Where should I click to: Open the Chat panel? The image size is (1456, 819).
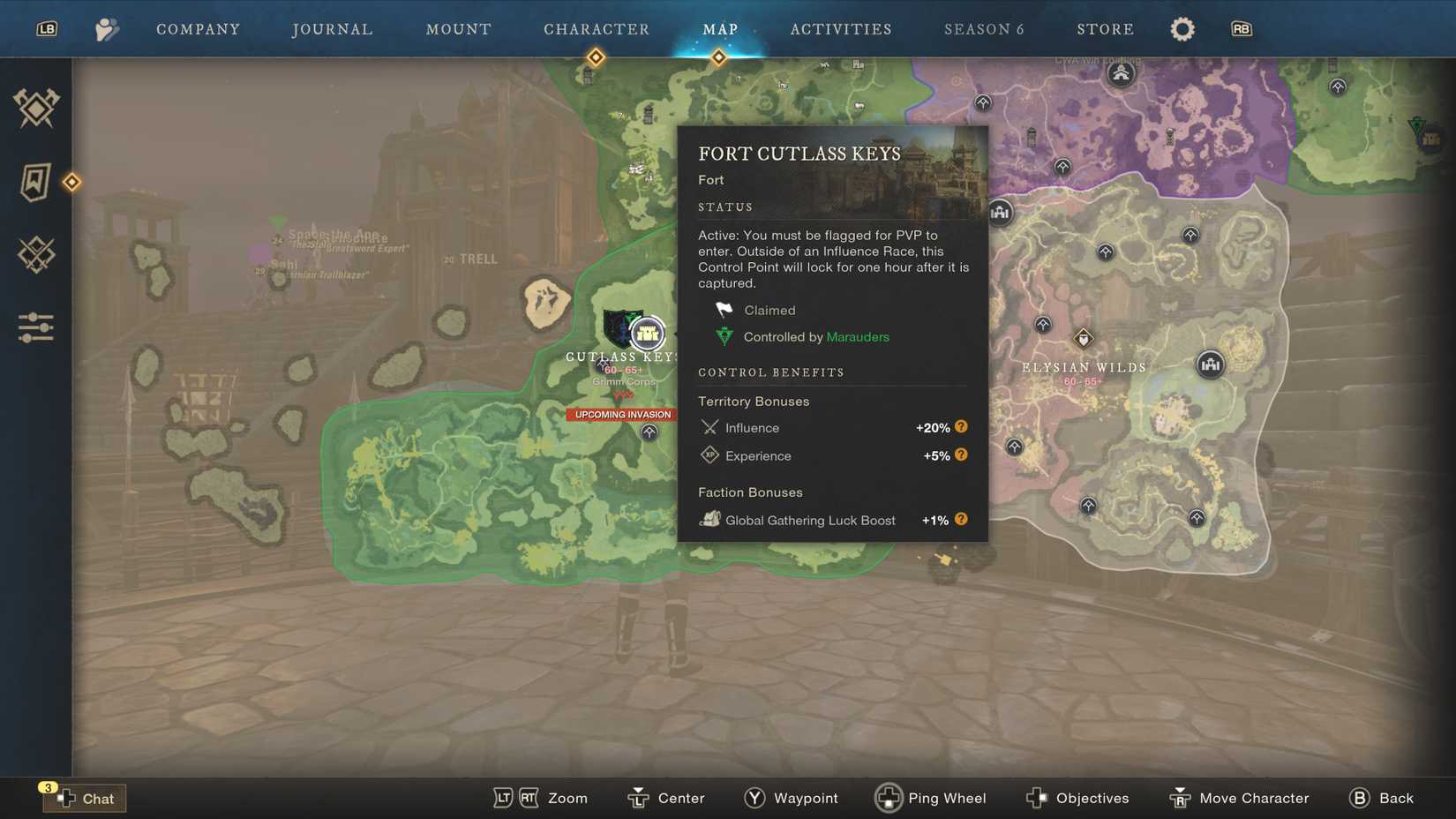(x=86, y=798)
